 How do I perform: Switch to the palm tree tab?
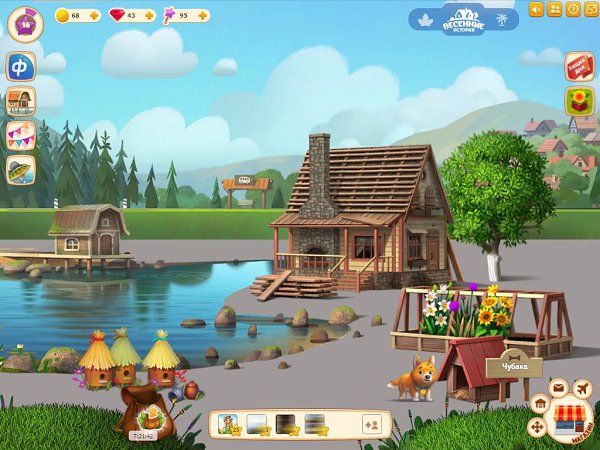[503, 18]
